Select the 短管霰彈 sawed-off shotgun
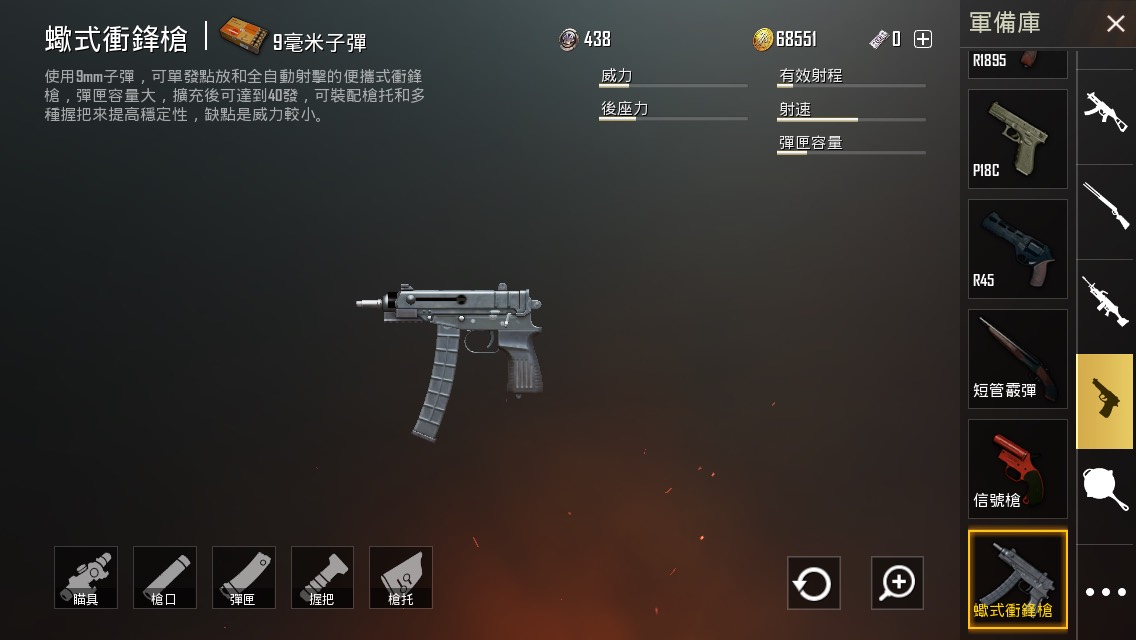The width and height of the screenshot is (1136, 640). pos(1017,359)
